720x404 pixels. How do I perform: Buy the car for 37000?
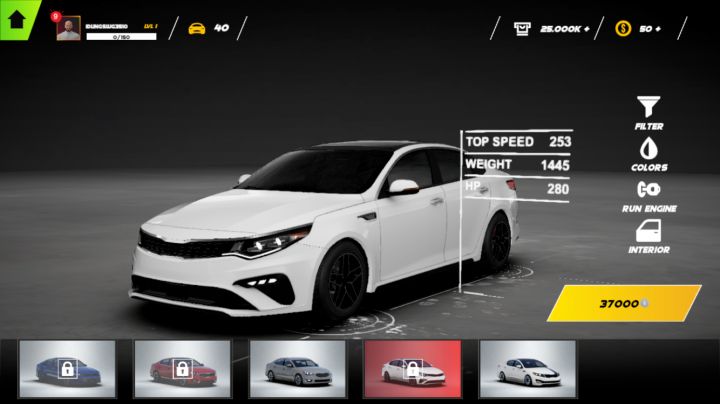coord(624,303)
